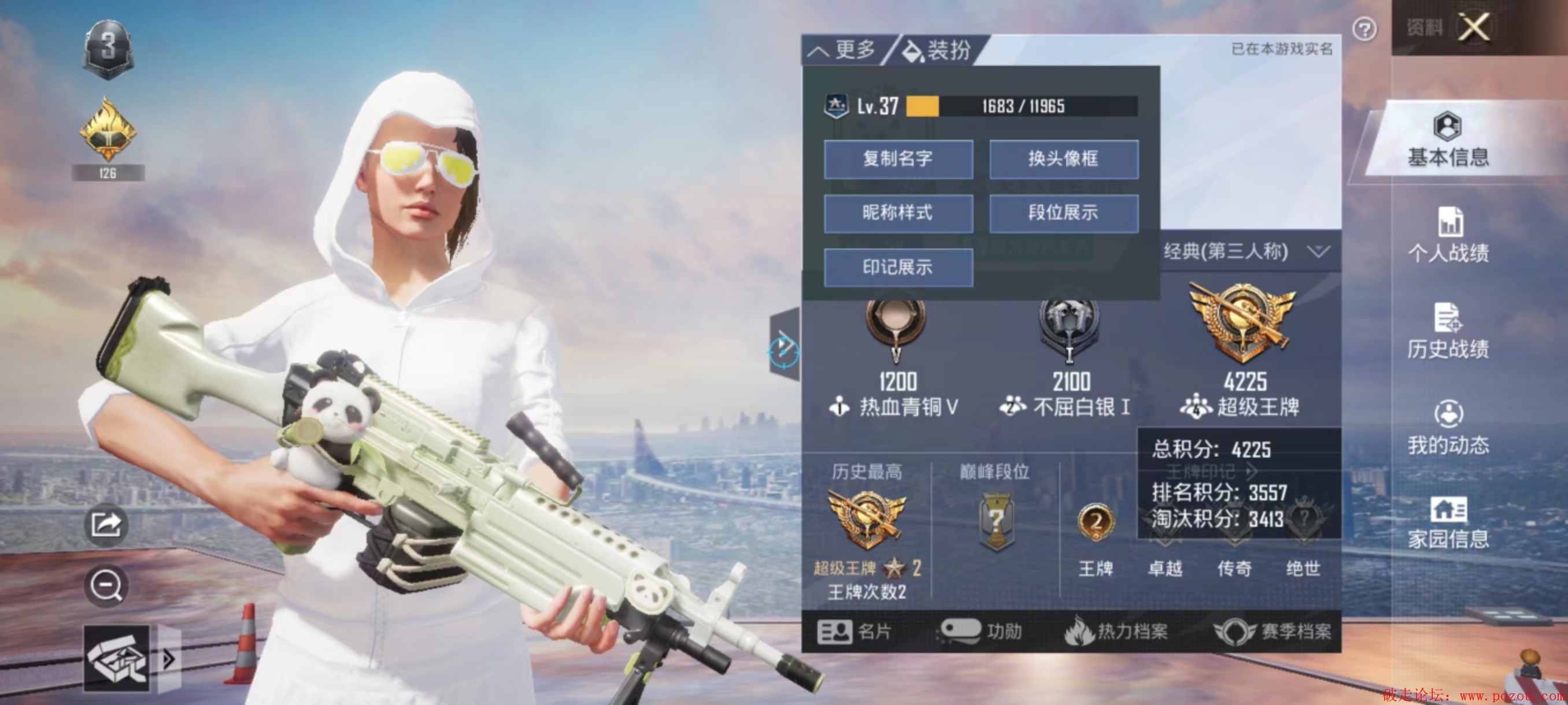Tap the magnifier zoom-out icon
The height and width of the screenshot is (705, 1568).
106,586
